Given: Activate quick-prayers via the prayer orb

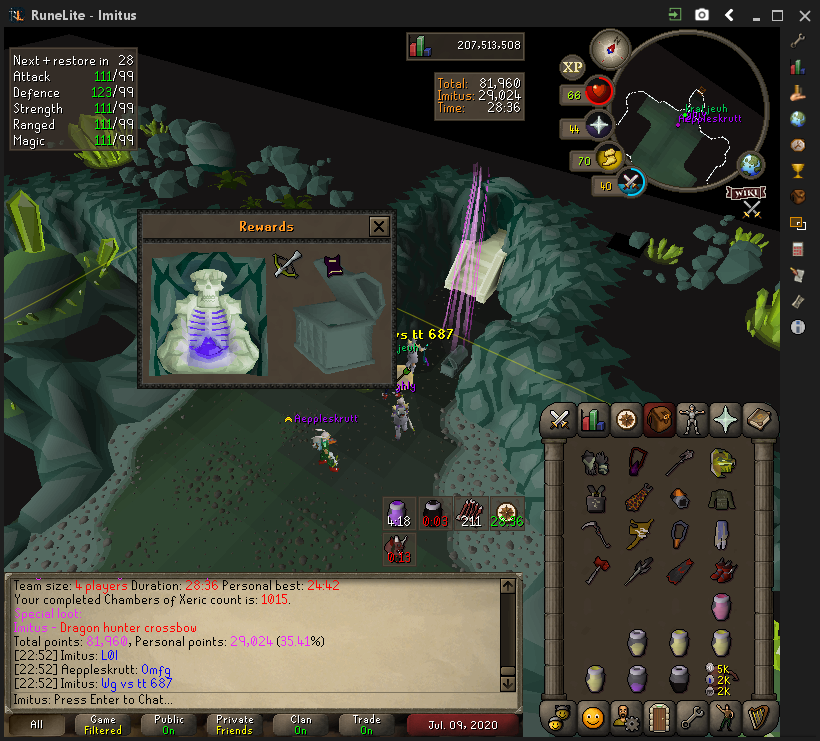Looking at the screenshot, I should pyautogui.click(x=598, y=127).
